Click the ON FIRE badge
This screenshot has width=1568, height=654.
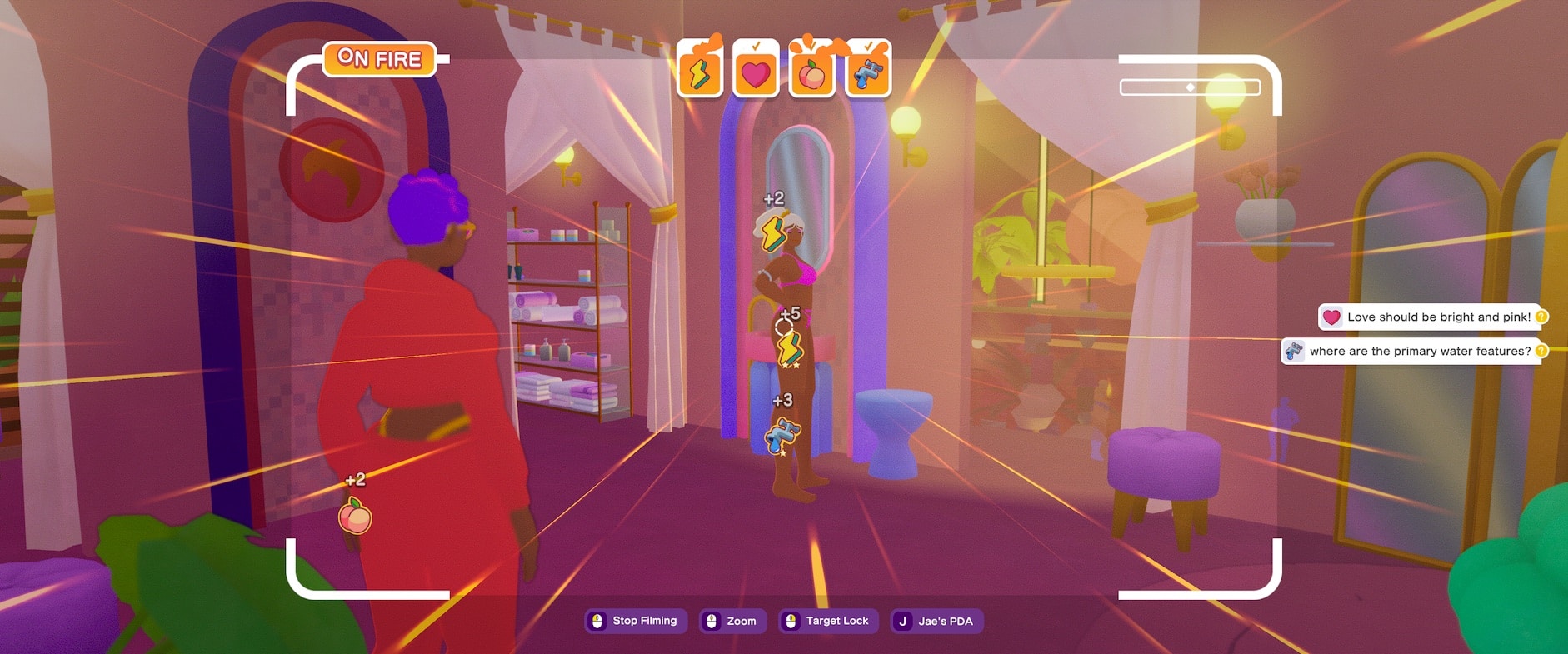point(379,58)
